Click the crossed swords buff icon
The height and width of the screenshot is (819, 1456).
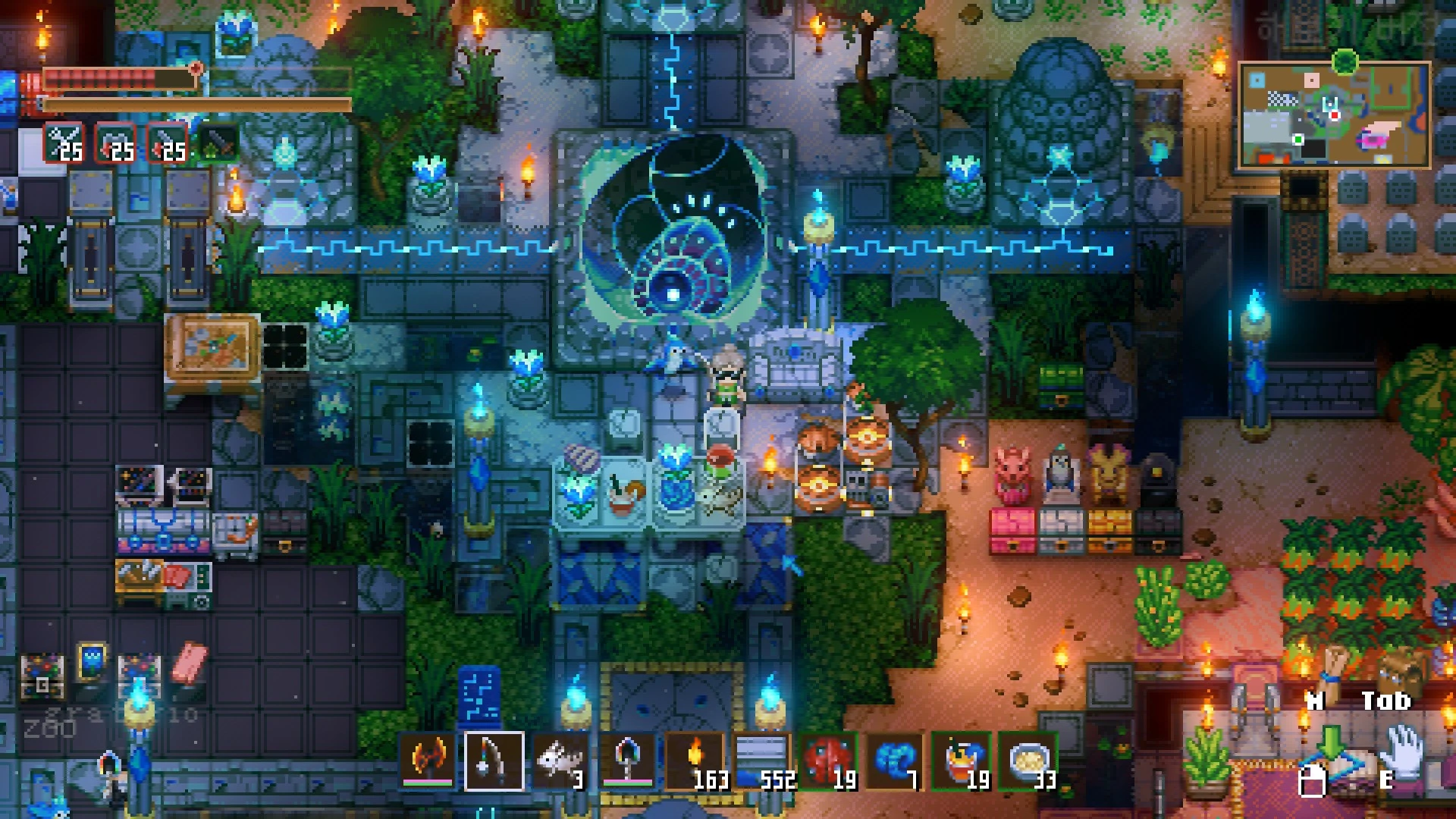64,143
